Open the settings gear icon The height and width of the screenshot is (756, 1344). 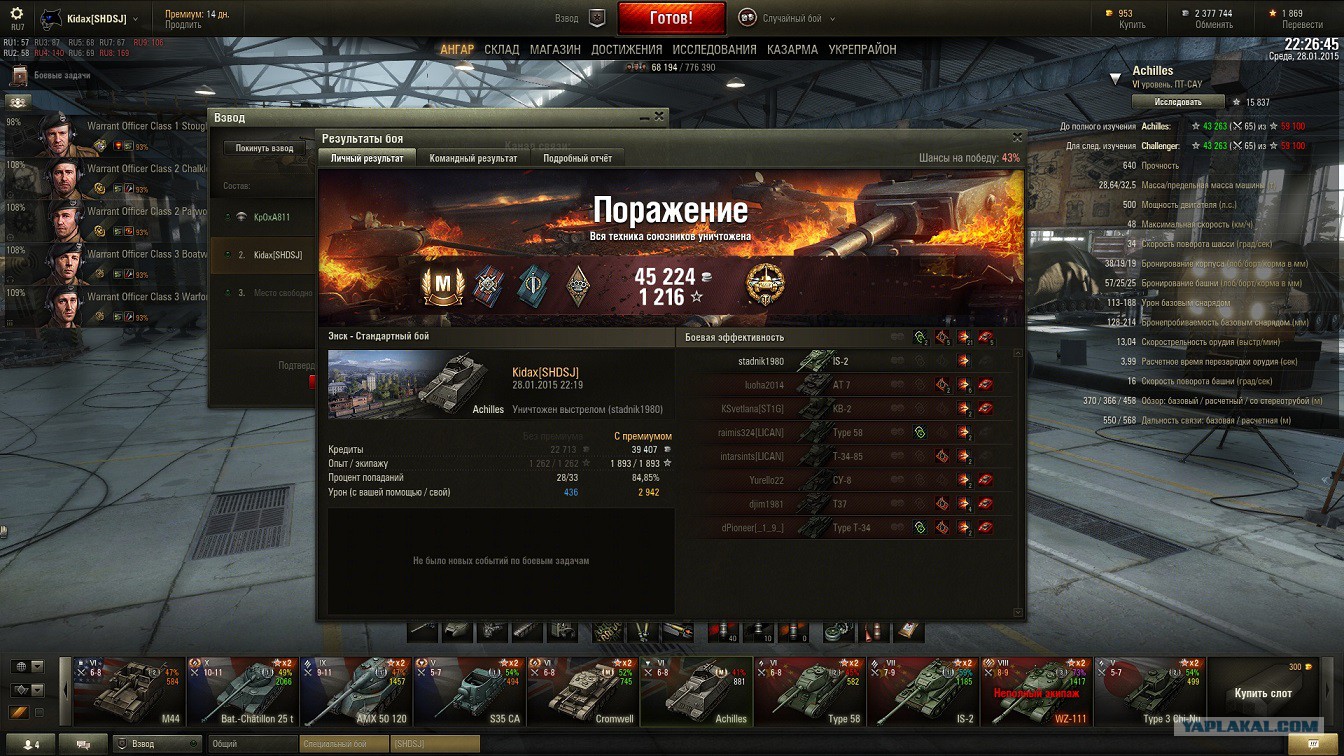point(16,14)
